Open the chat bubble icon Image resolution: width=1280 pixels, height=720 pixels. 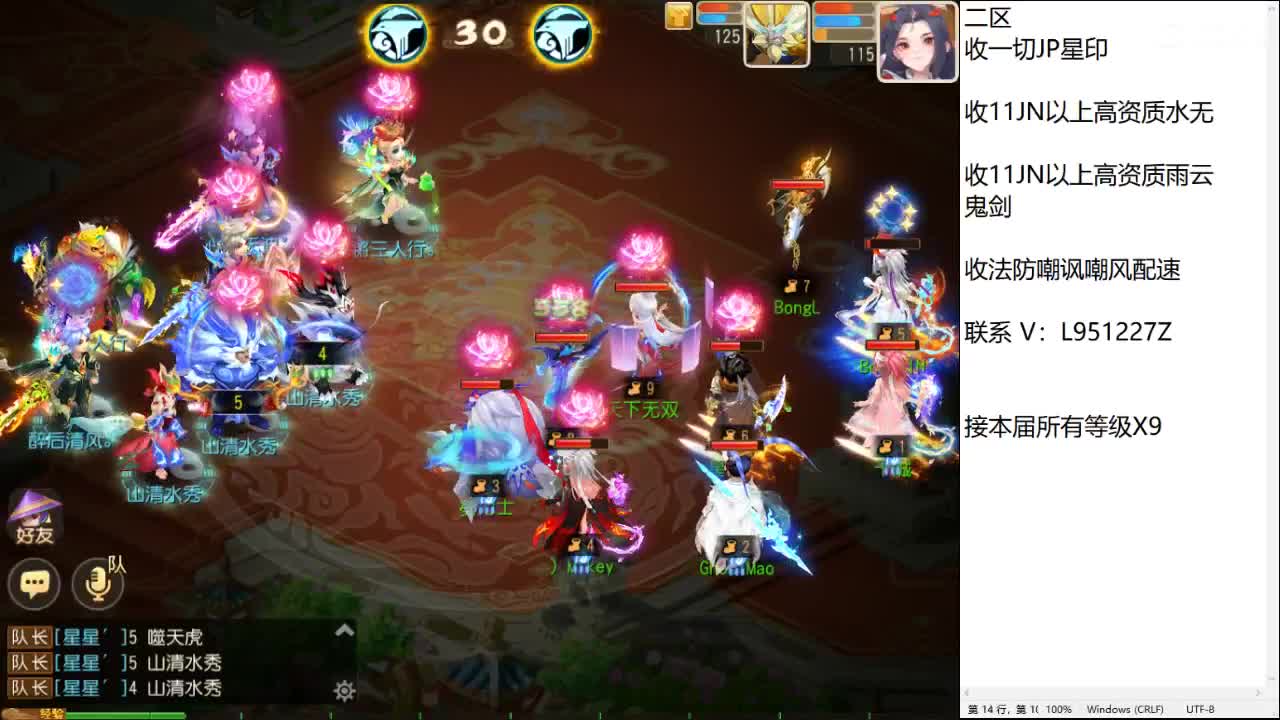pos(35,583)
